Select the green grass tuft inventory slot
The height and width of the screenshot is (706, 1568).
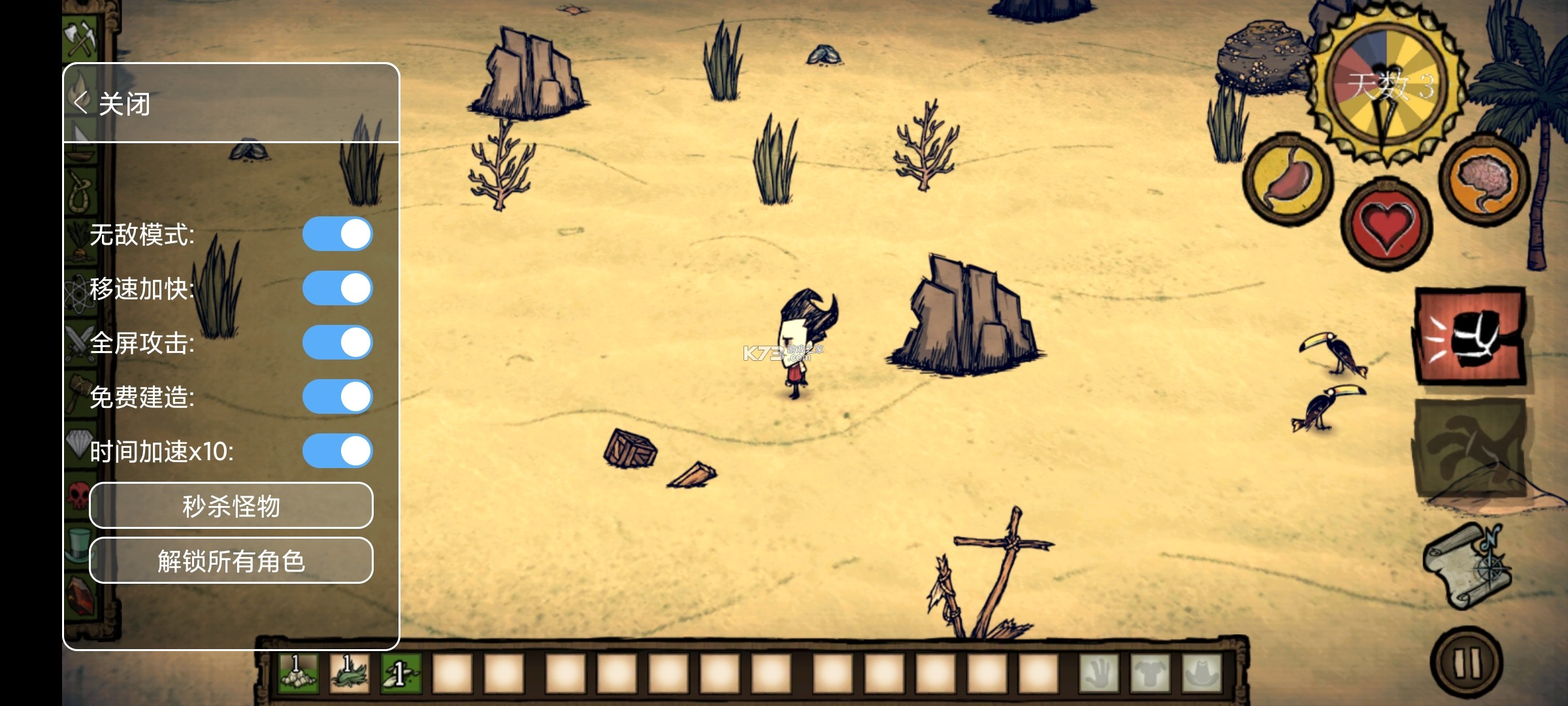[350, 673]
